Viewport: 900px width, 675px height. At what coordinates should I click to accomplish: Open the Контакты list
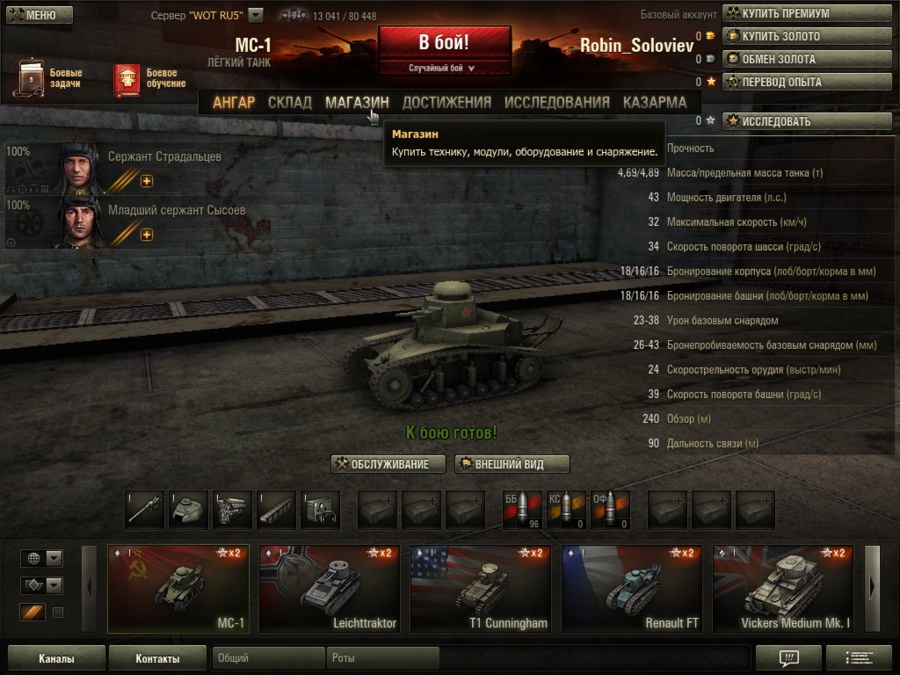click(157, 659)
